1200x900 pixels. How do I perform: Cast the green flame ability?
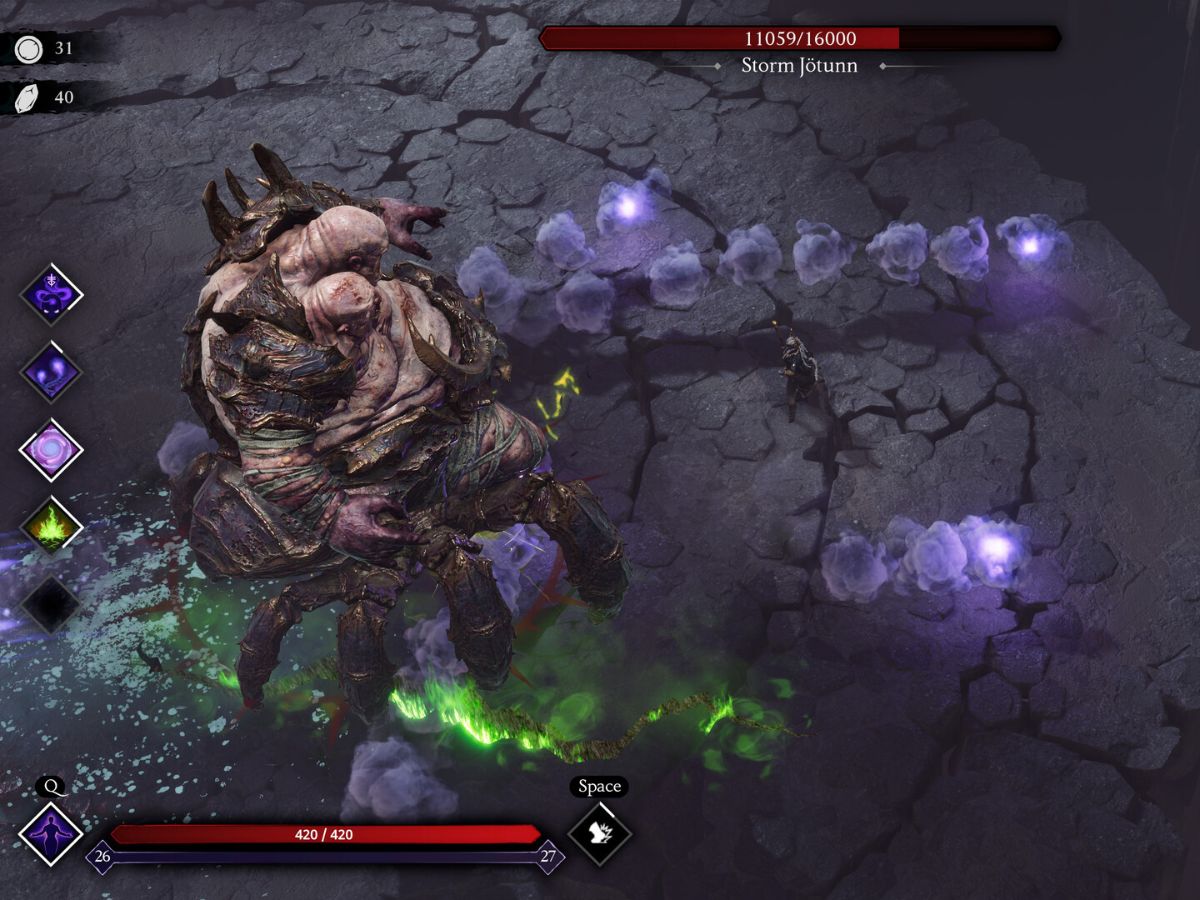51,526
